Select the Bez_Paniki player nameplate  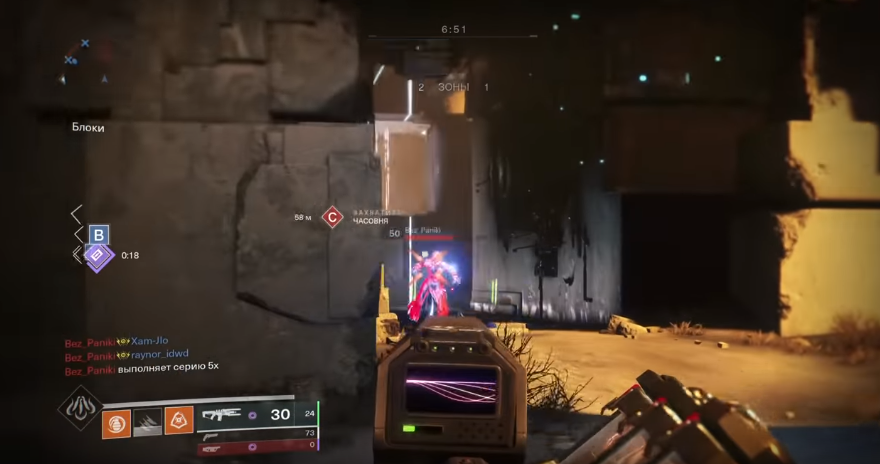click(x=424, y=231)
